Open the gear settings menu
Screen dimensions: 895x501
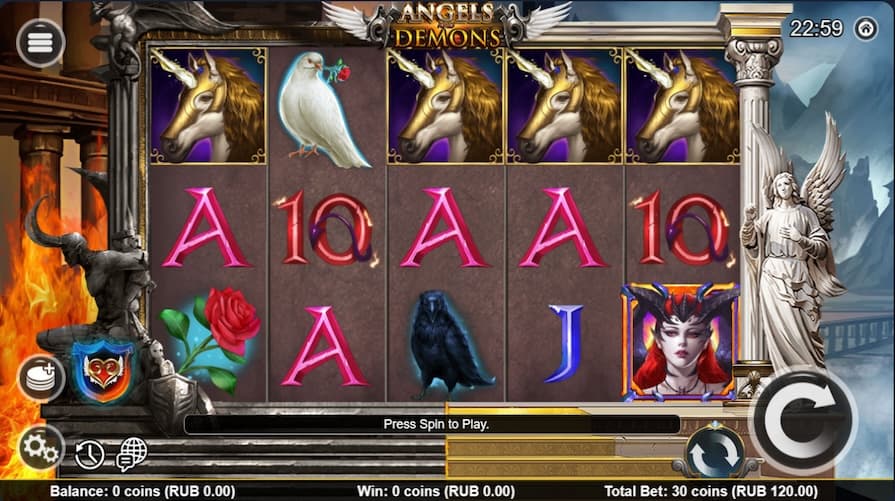pyautogui.click(x=41, y=447)
